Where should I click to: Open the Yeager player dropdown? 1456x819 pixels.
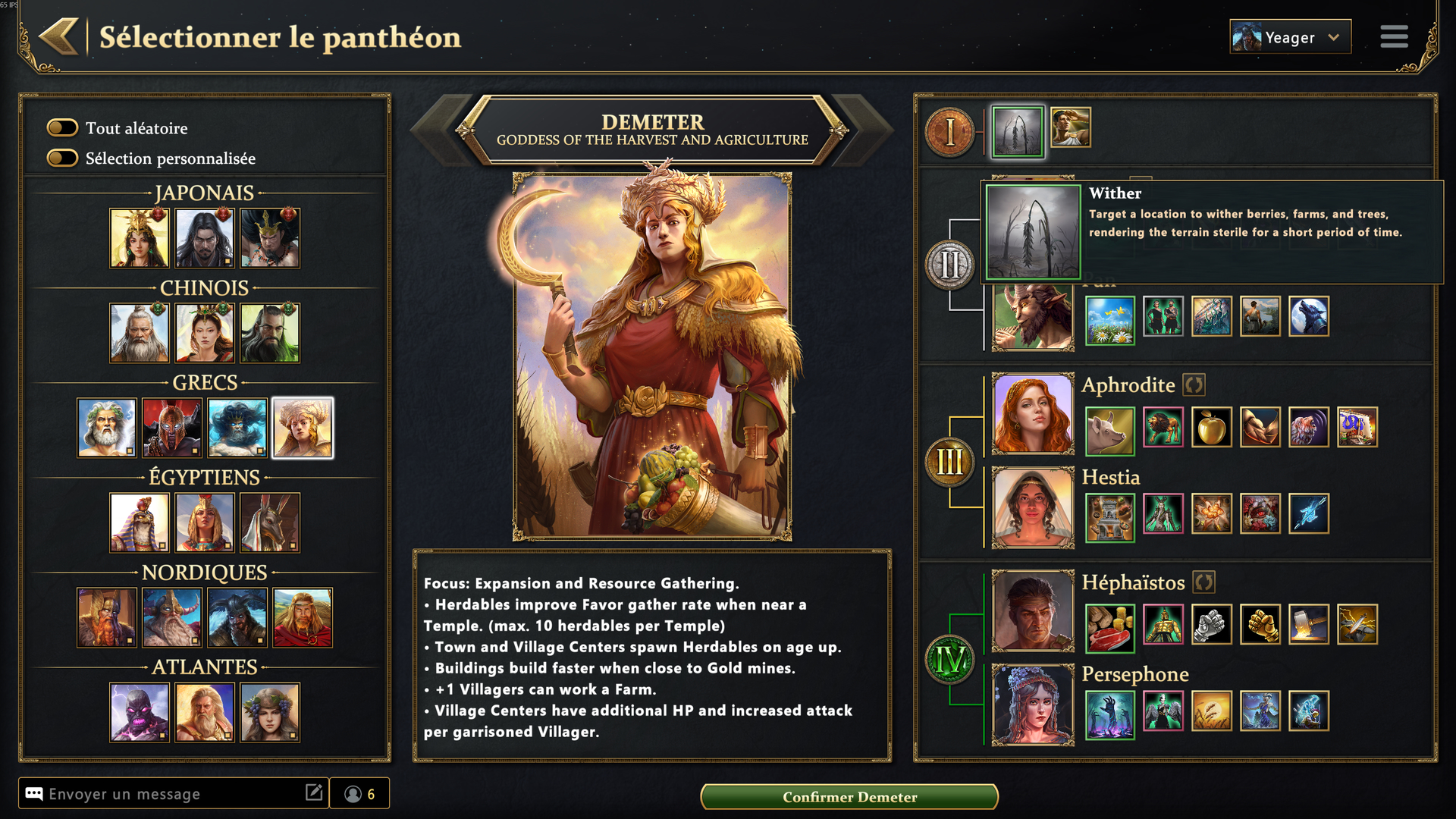pos(1290,37)
